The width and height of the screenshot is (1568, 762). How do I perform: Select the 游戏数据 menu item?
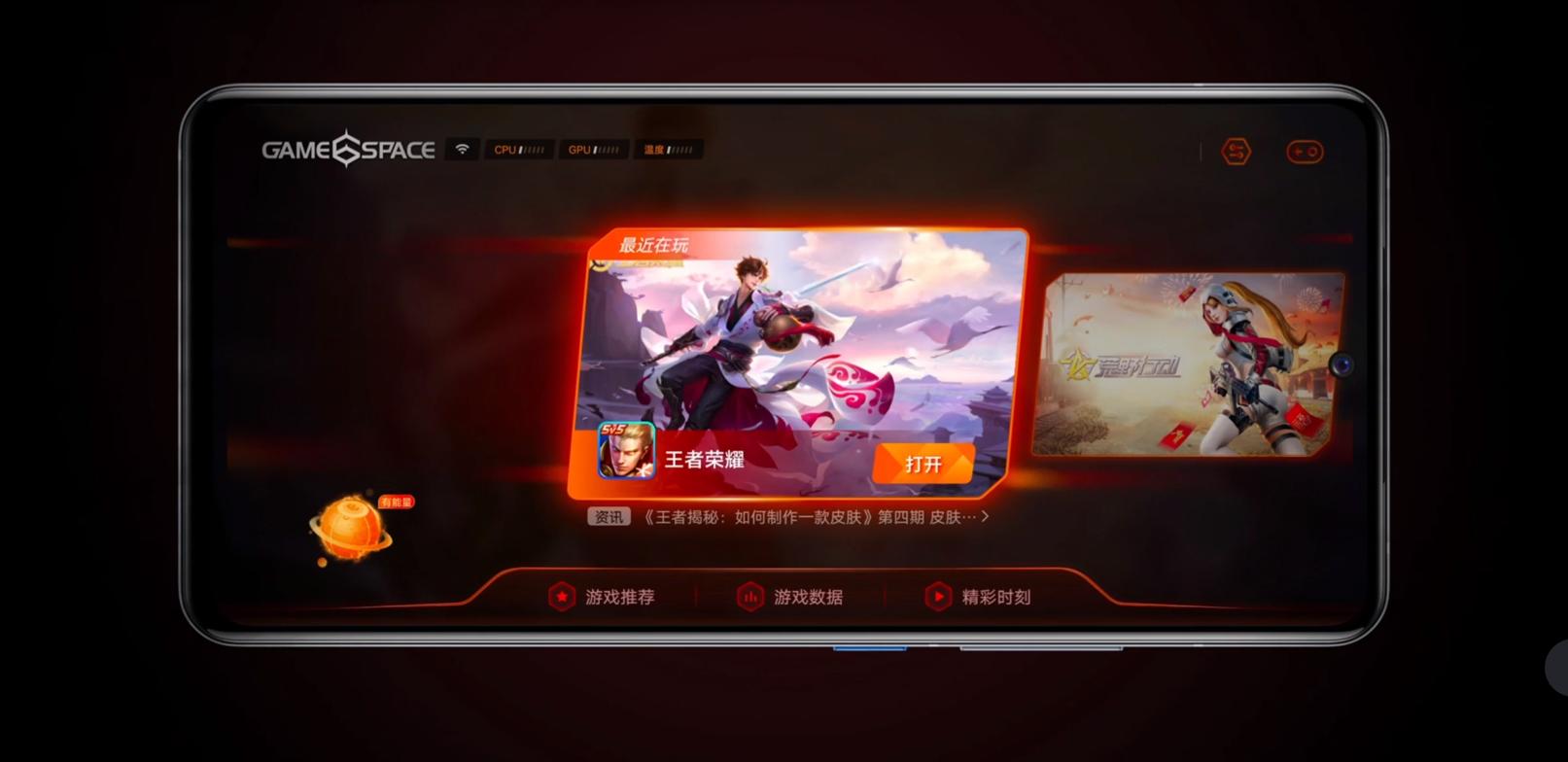pyautogui.click(x=809, y=597)
